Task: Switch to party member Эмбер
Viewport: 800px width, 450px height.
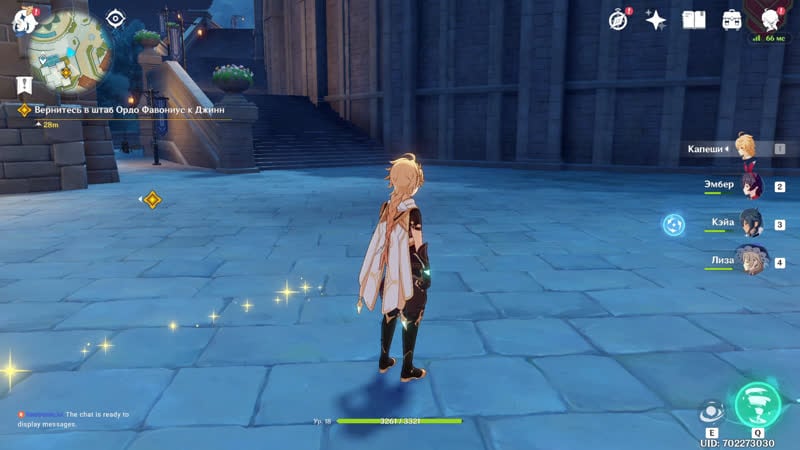Action: 750,186
